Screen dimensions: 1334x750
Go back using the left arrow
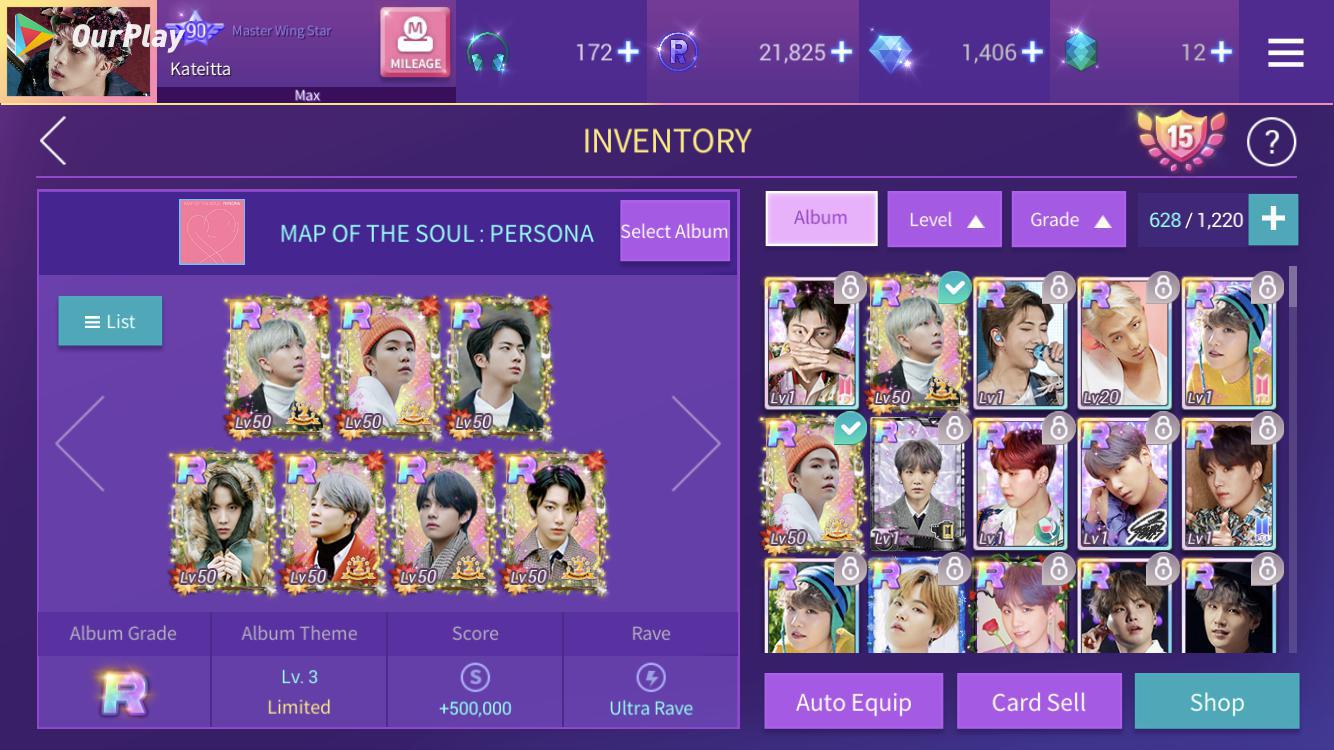(x=54, y=141)
